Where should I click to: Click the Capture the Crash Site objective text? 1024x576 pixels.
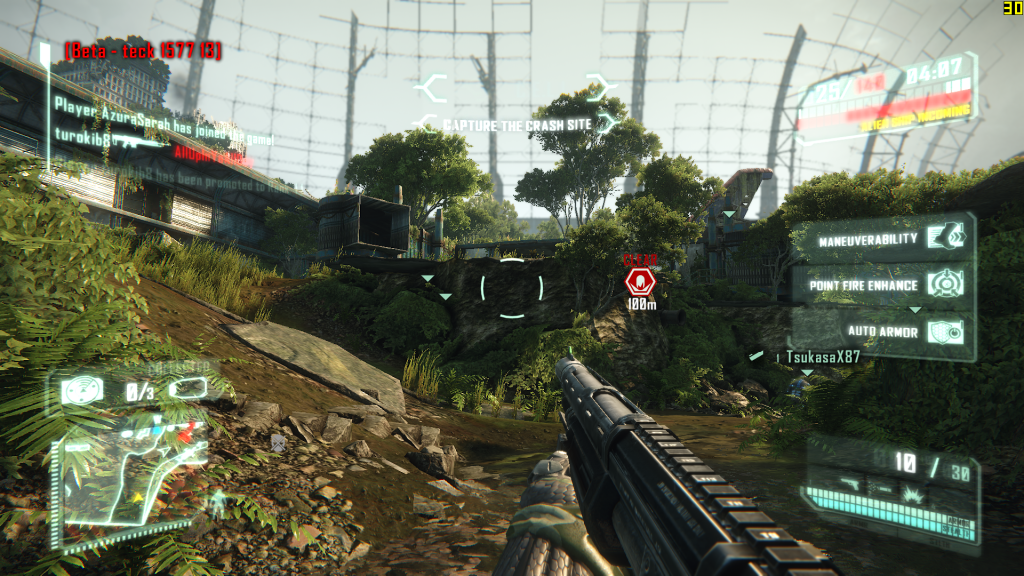516,125
